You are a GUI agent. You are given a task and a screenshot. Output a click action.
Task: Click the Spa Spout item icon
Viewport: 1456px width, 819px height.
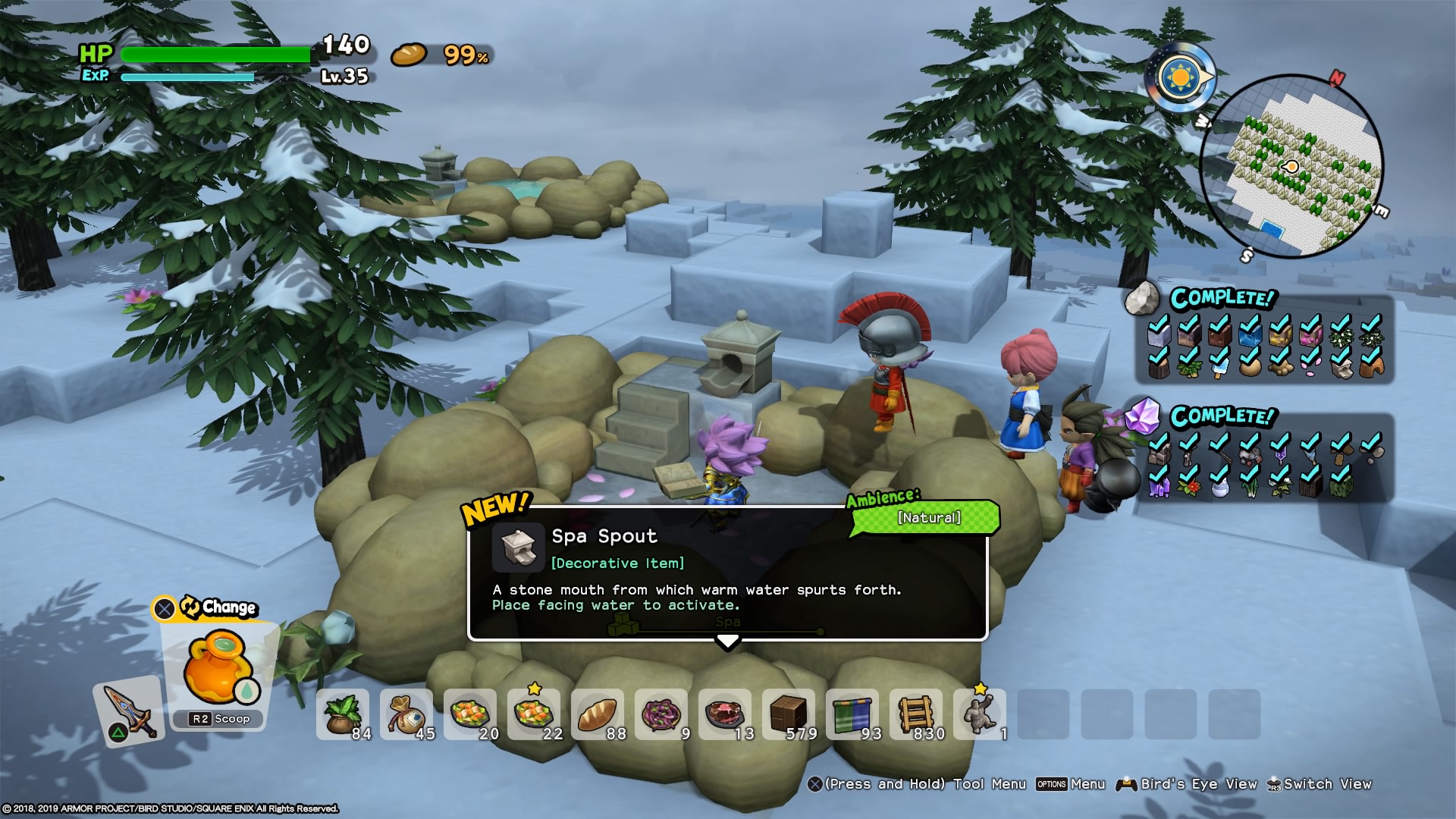(x=519, y=547)
